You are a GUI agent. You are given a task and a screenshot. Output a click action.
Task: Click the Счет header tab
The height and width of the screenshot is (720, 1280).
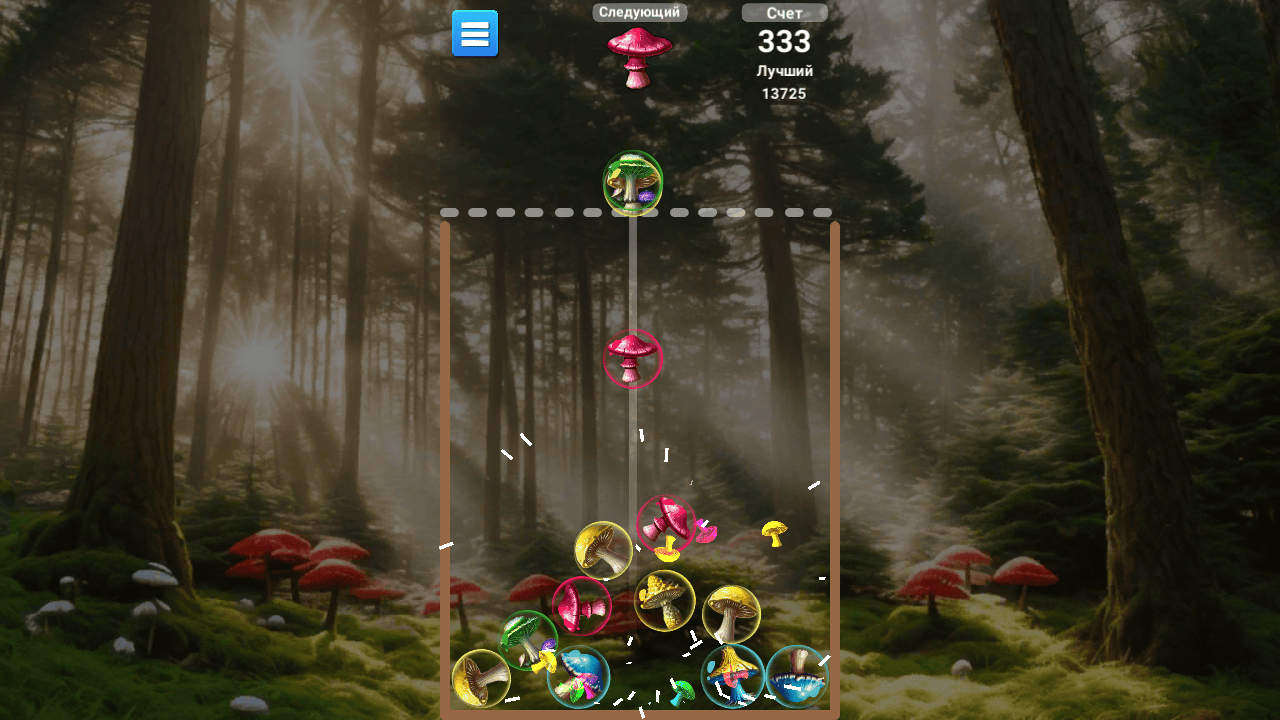(783, 12)
